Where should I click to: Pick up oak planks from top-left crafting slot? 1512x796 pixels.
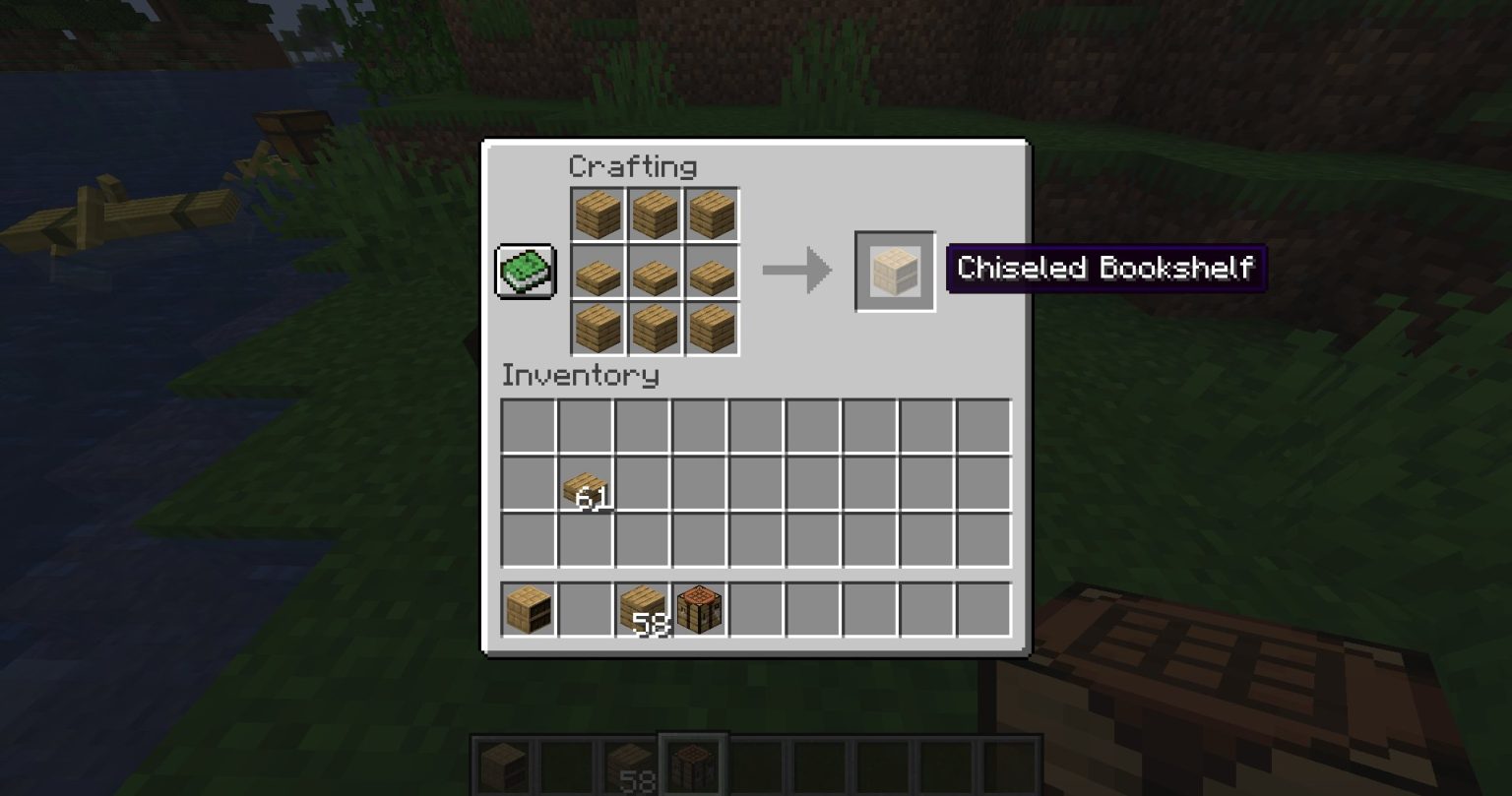click(x=598, y=214)
